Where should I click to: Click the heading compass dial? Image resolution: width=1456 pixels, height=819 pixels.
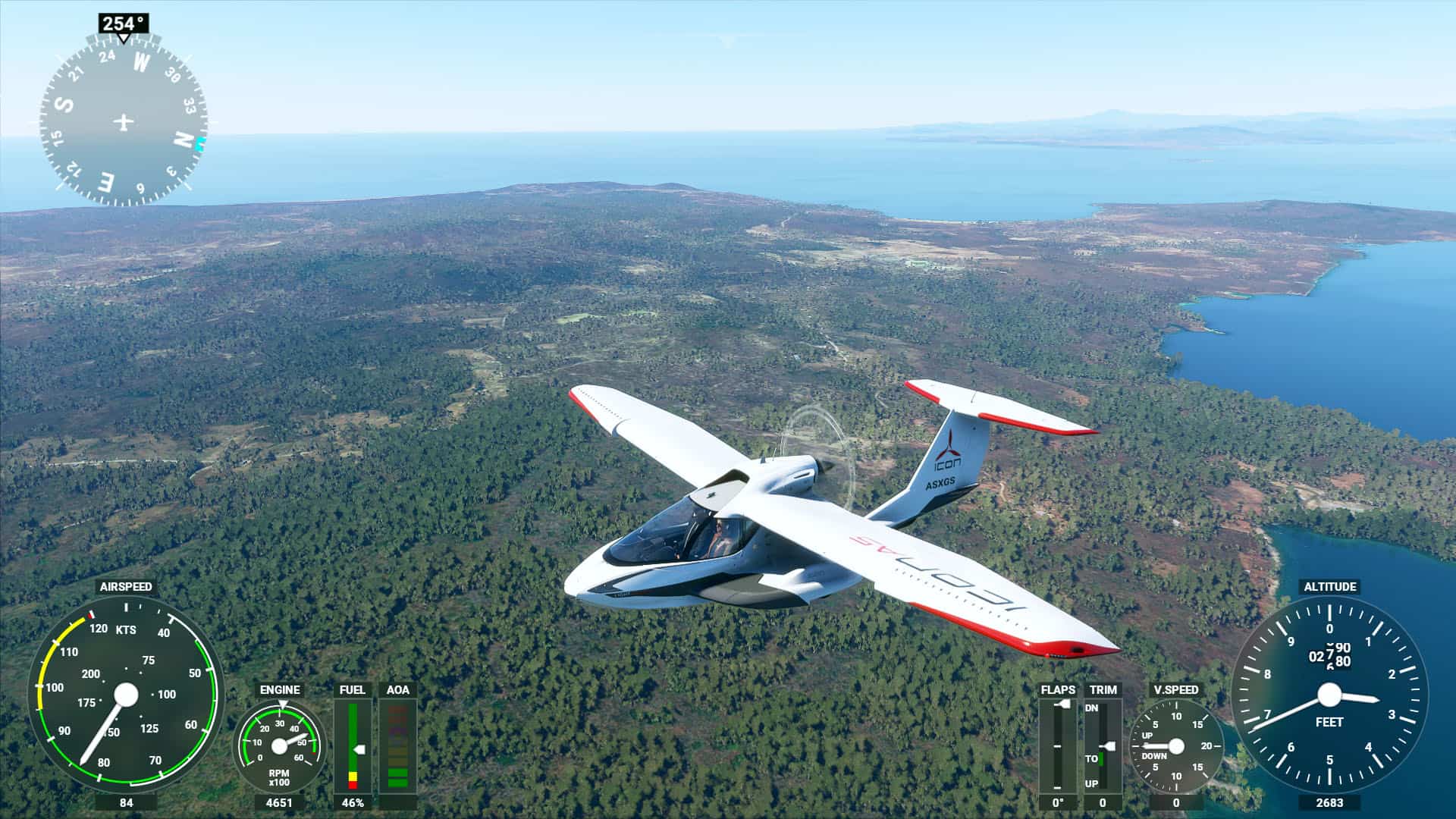click(124, 122)
